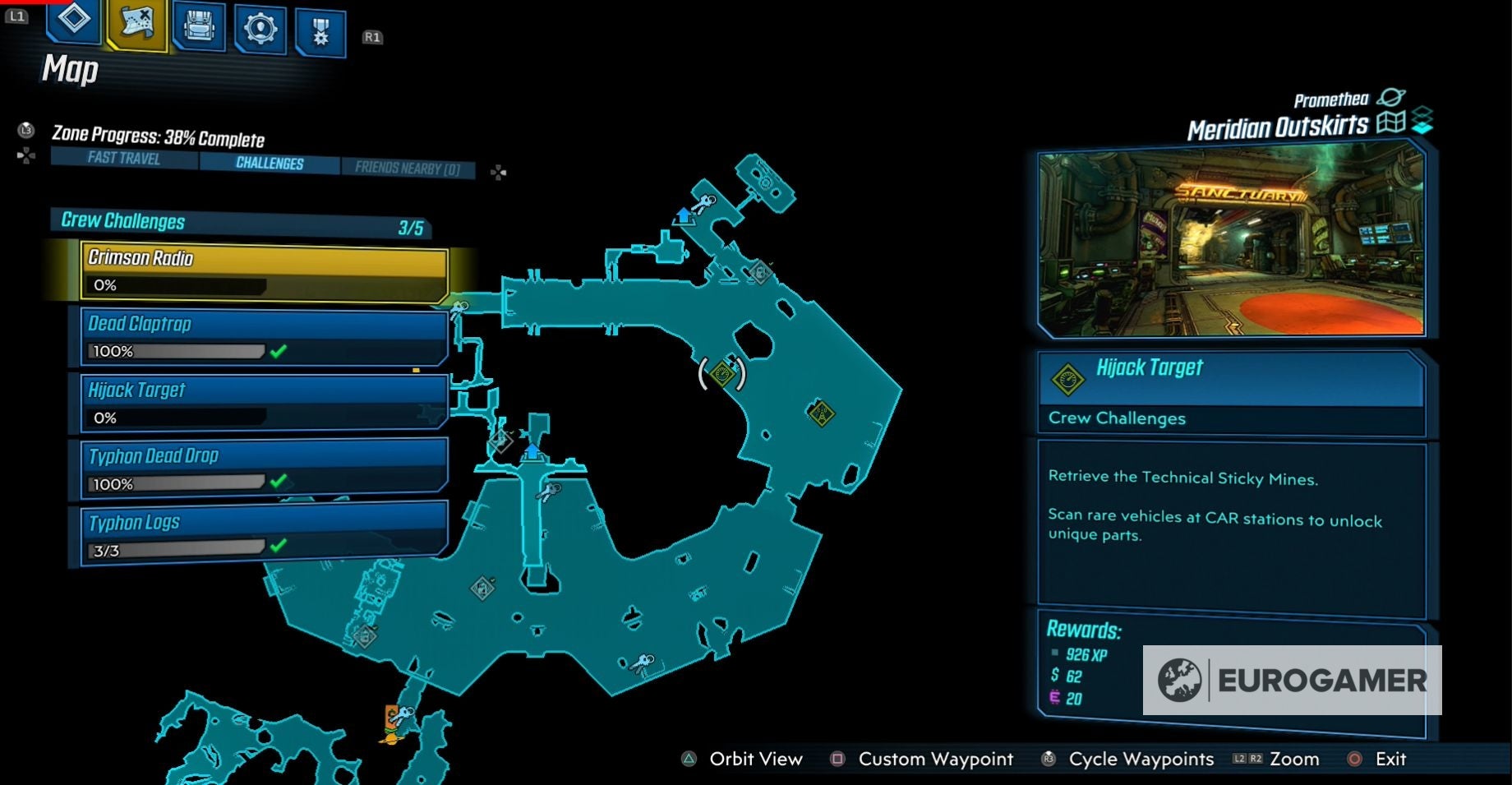Viewport: 1512px width, 785px height.
Task: Select the fast travel arrow icon on the map
Action: 685,215
